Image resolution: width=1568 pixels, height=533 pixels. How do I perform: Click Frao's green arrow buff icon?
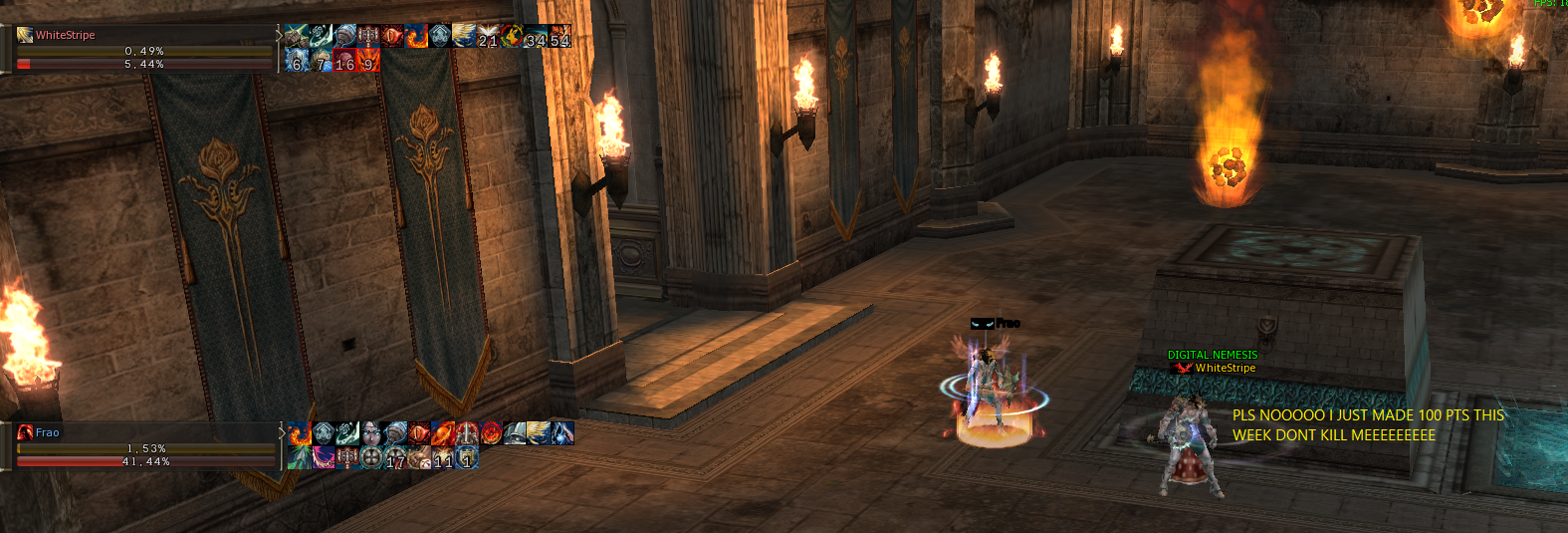pos(300,457)
